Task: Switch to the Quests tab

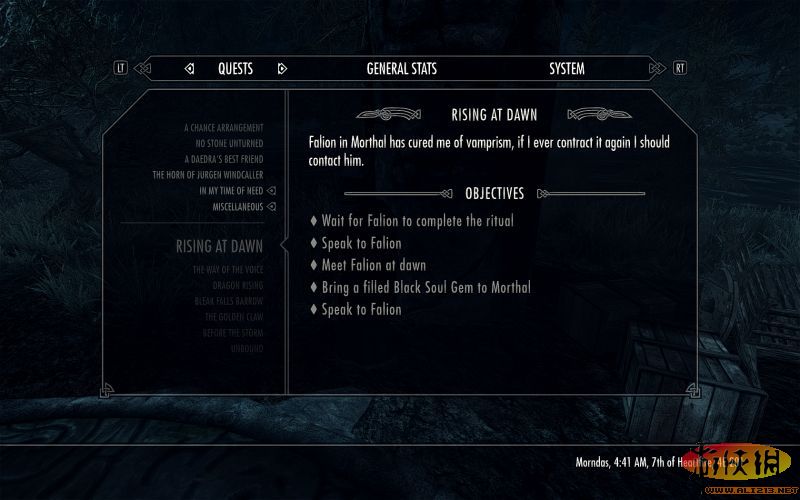Action: [x=235, y=69]
